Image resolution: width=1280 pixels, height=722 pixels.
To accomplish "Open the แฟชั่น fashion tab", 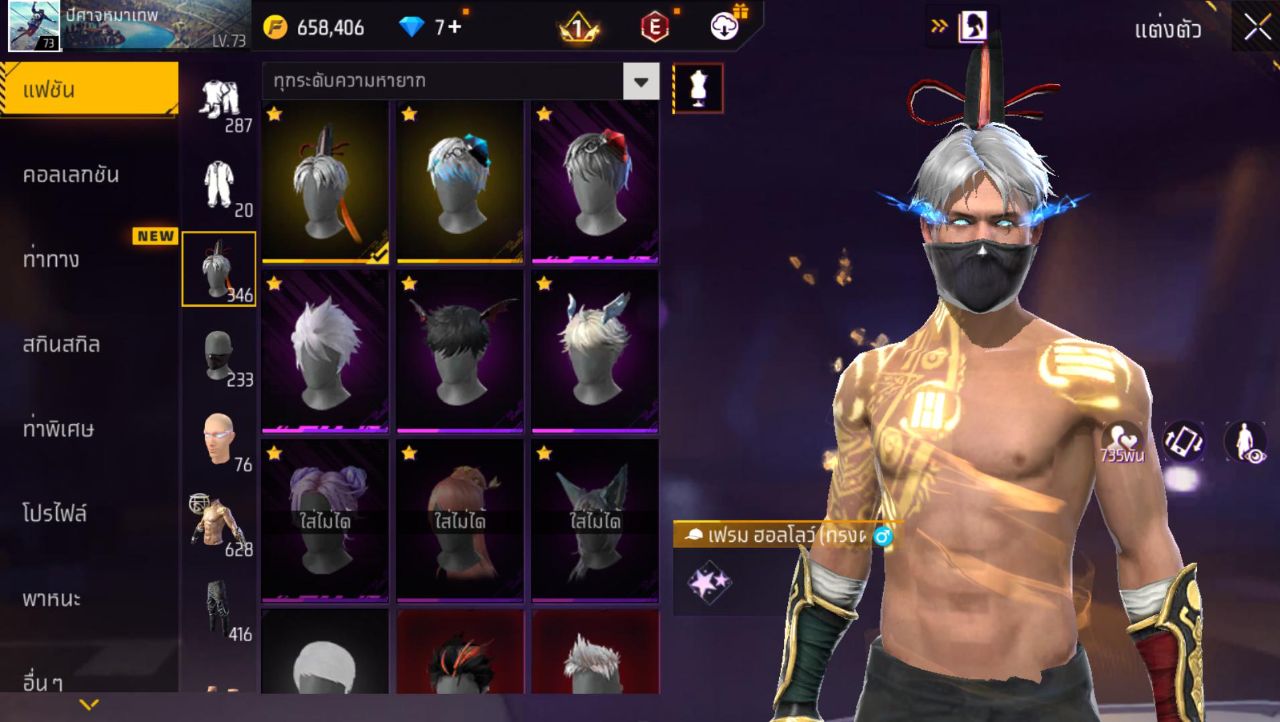I will [89, 90].
